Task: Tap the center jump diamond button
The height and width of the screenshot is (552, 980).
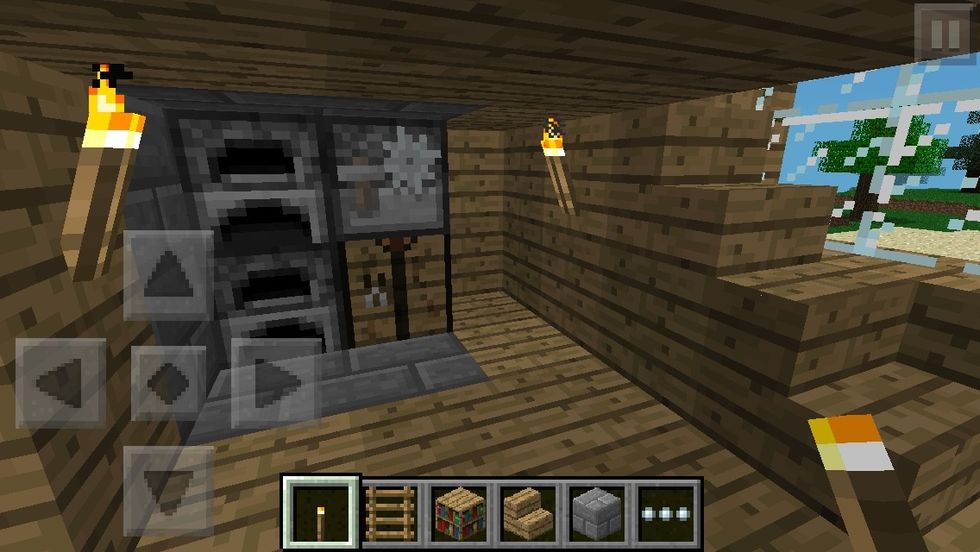Action: (x=168, y=383)
